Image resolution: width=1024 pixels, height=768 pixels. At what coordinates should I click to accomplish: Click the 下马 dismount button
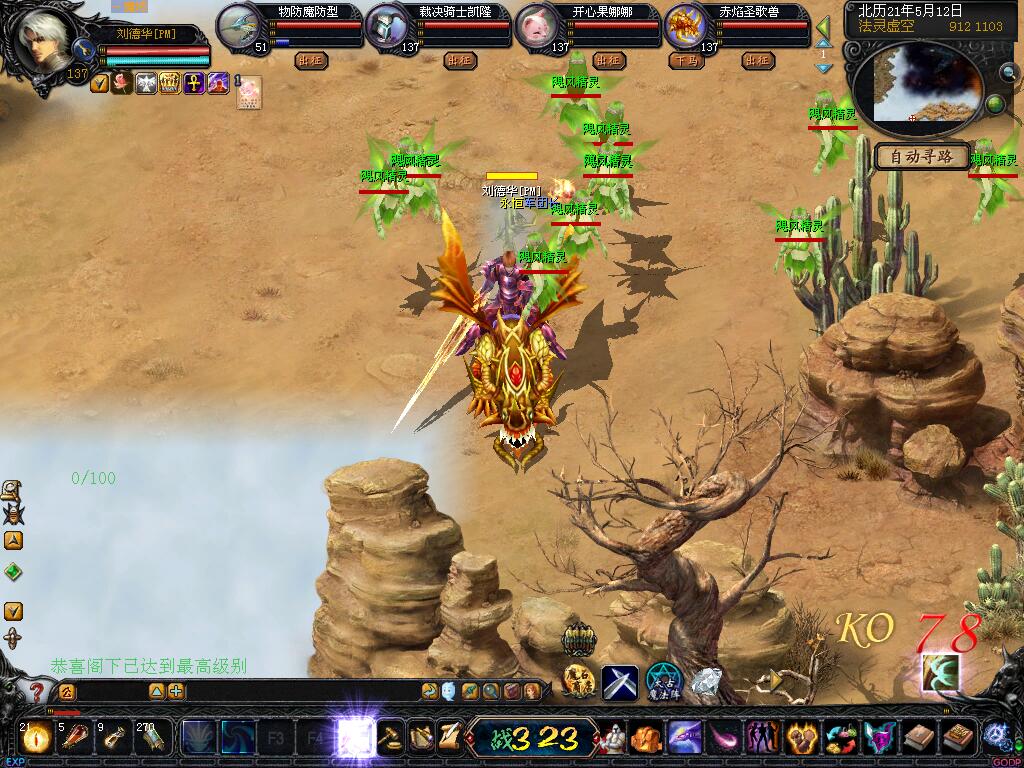point(685,61)
